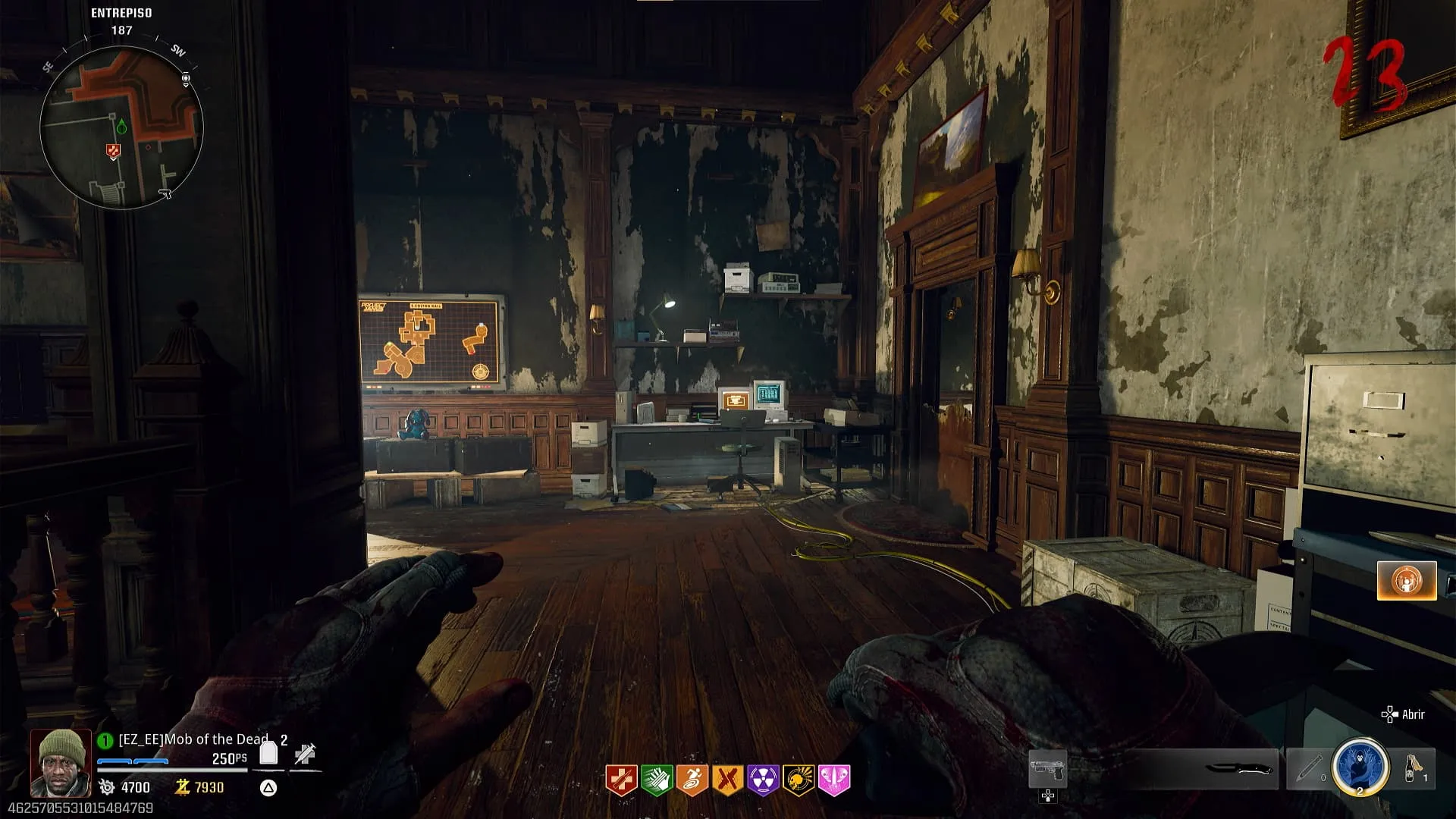Activate the blue hooded figure field upgrade
Screen dimensions: 1456x819
pyautogui.click(x=1360, y=767)
